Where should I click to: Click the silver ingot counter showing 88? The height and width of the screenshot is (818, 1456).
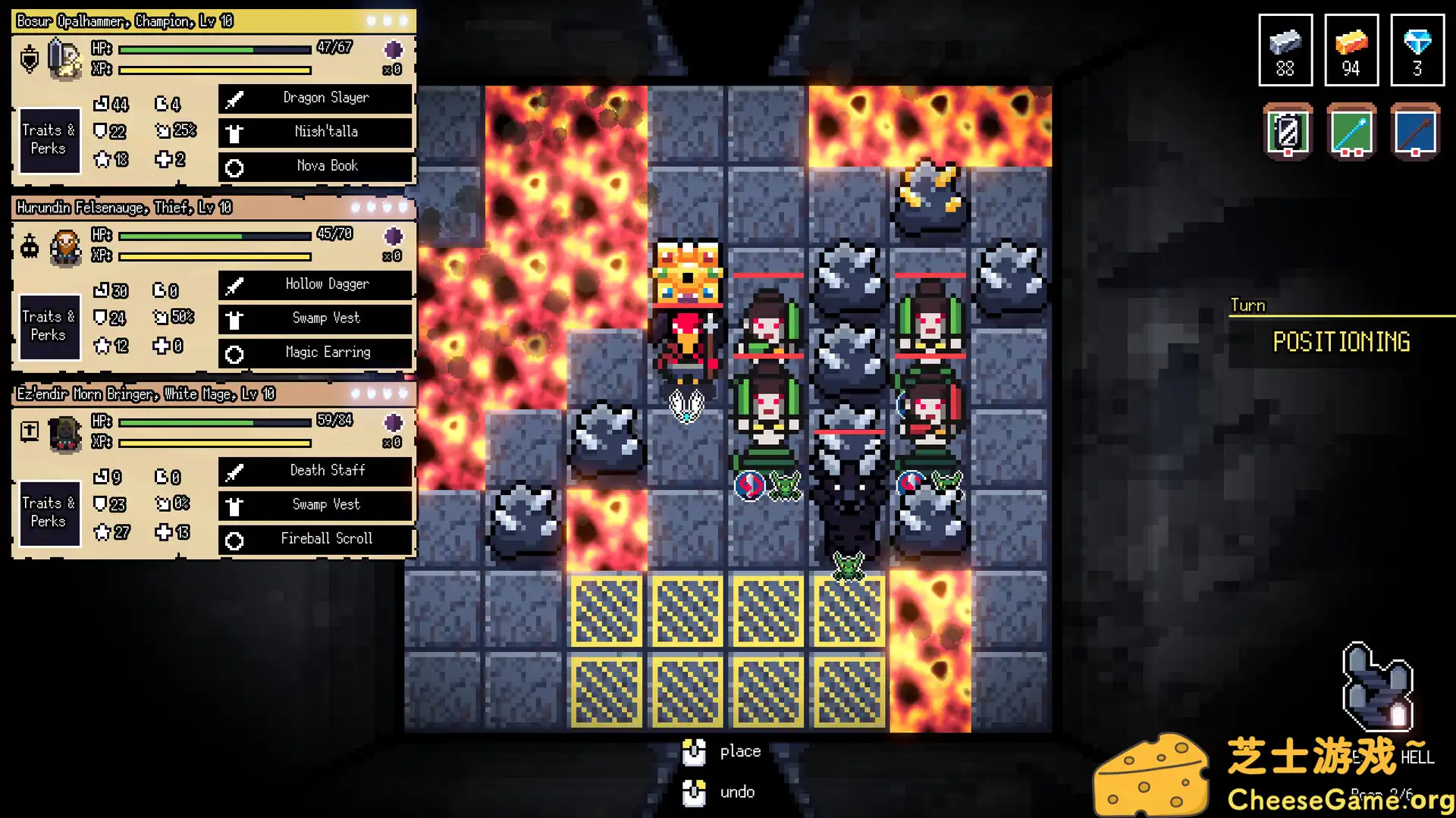click(x=1285, y=50)
